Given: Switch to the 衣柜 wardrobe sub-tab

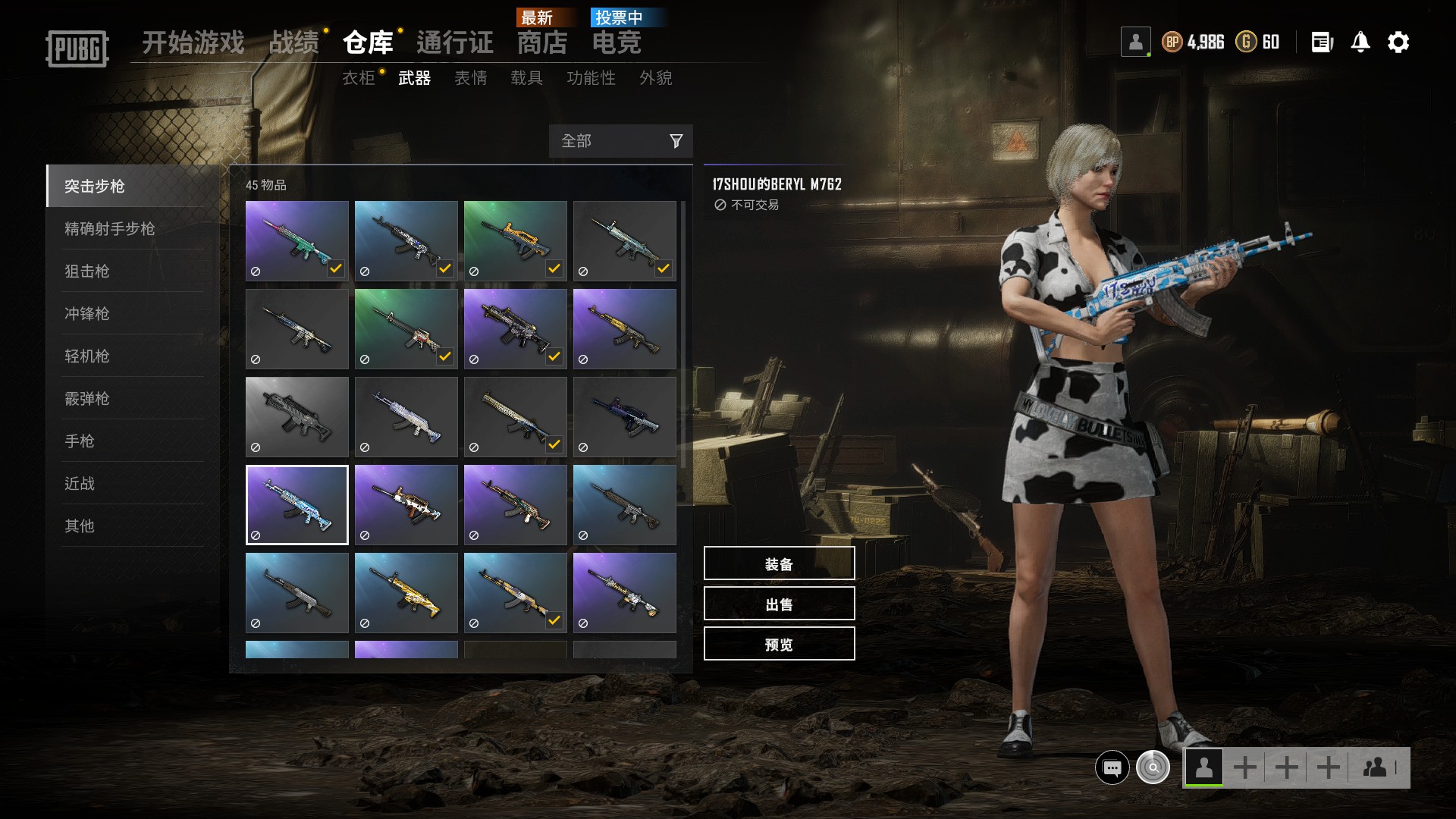Looking at the screenshot, I should [x=359, y=78].
